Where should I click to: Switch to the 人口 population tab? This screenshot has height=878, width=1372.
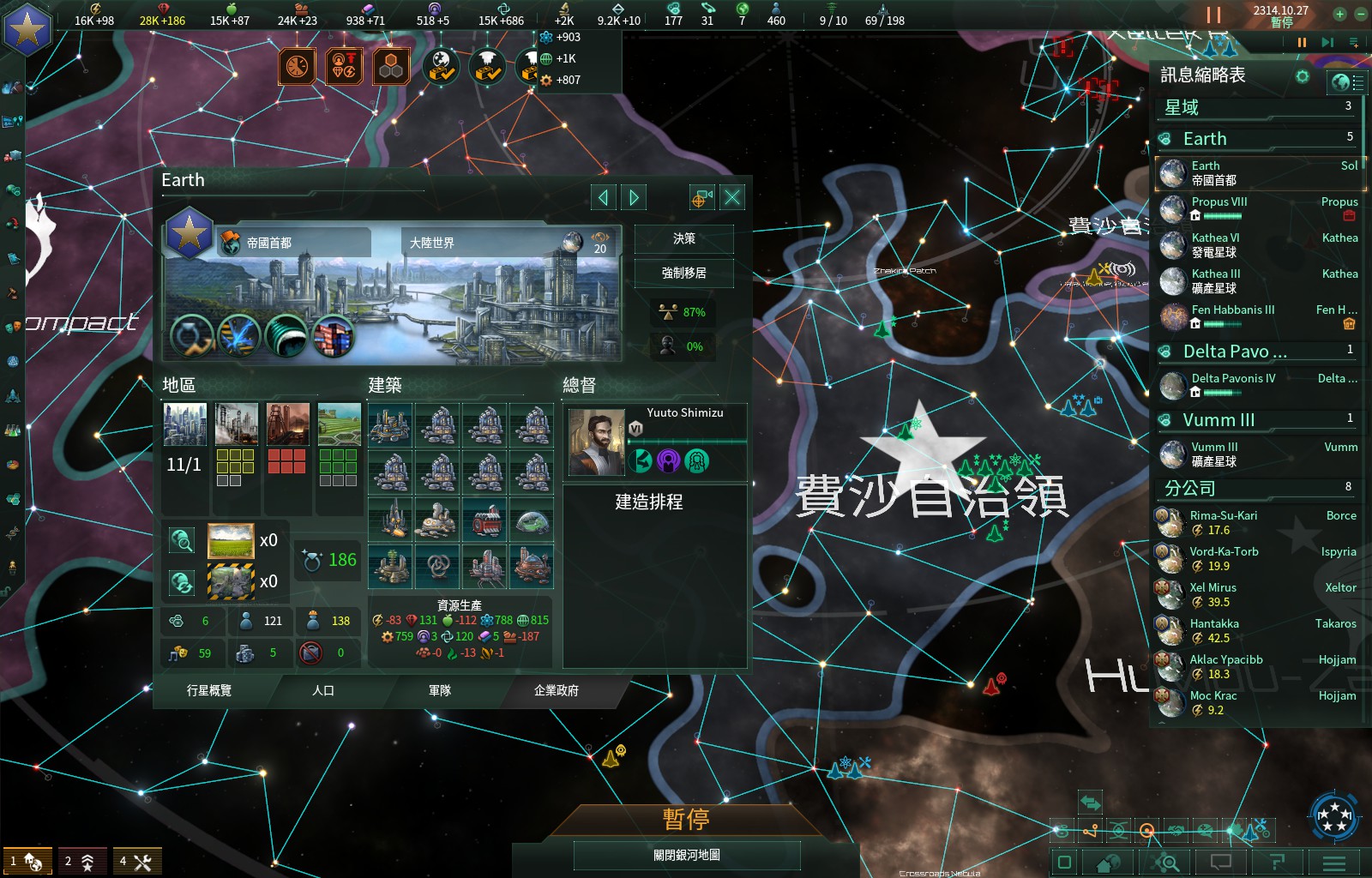(323, 690)
